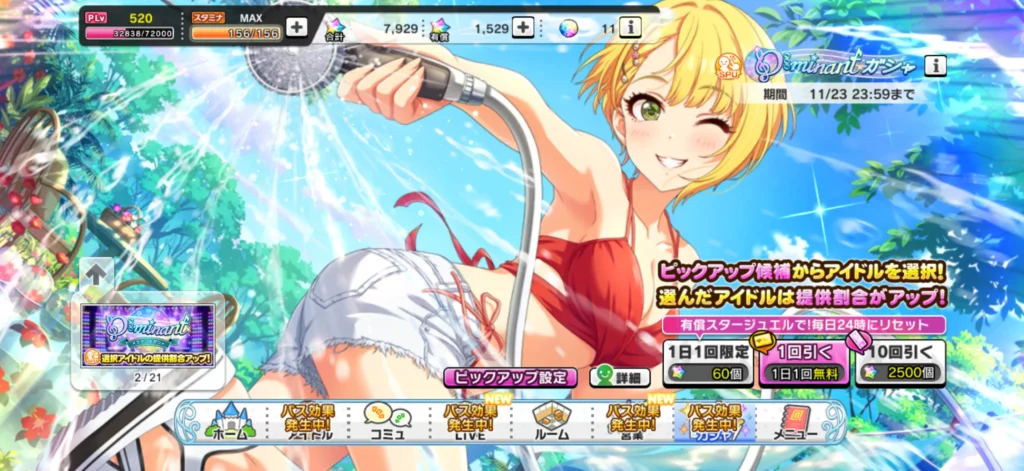Image resolution: width=1024 pixels, height=471 pixels.
Task: Show gacha 詳細 (Details)
Action: [619, 378]
